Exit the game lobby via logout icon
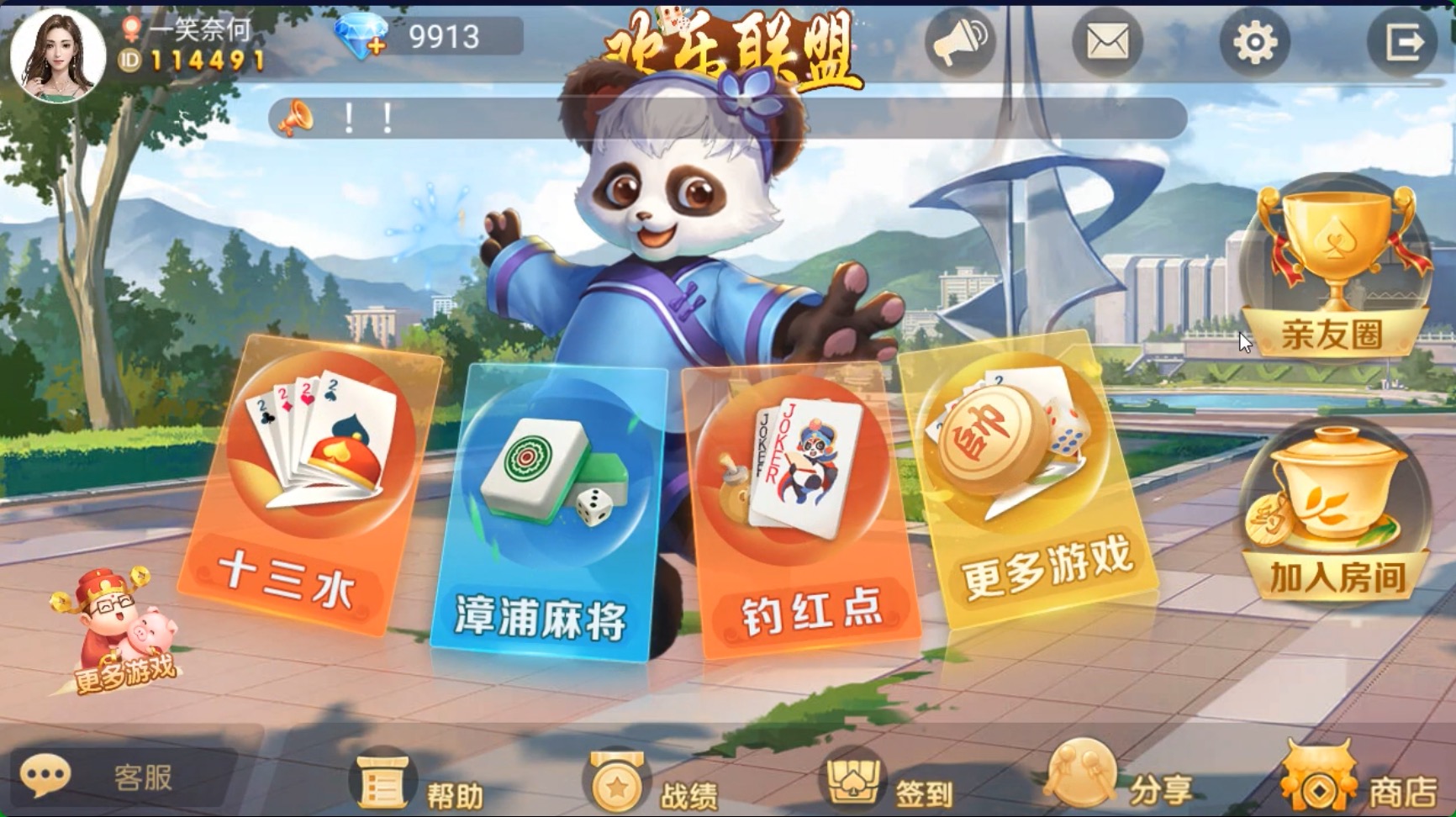 pyautogui.click(x=1401, y=40)
